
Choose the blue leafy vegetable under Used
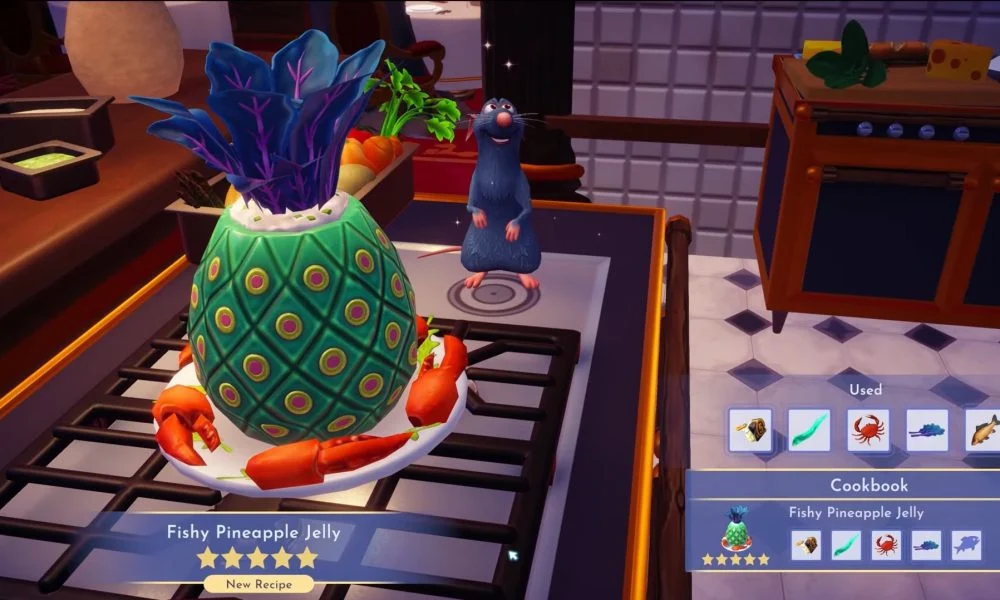coord(927,431)
